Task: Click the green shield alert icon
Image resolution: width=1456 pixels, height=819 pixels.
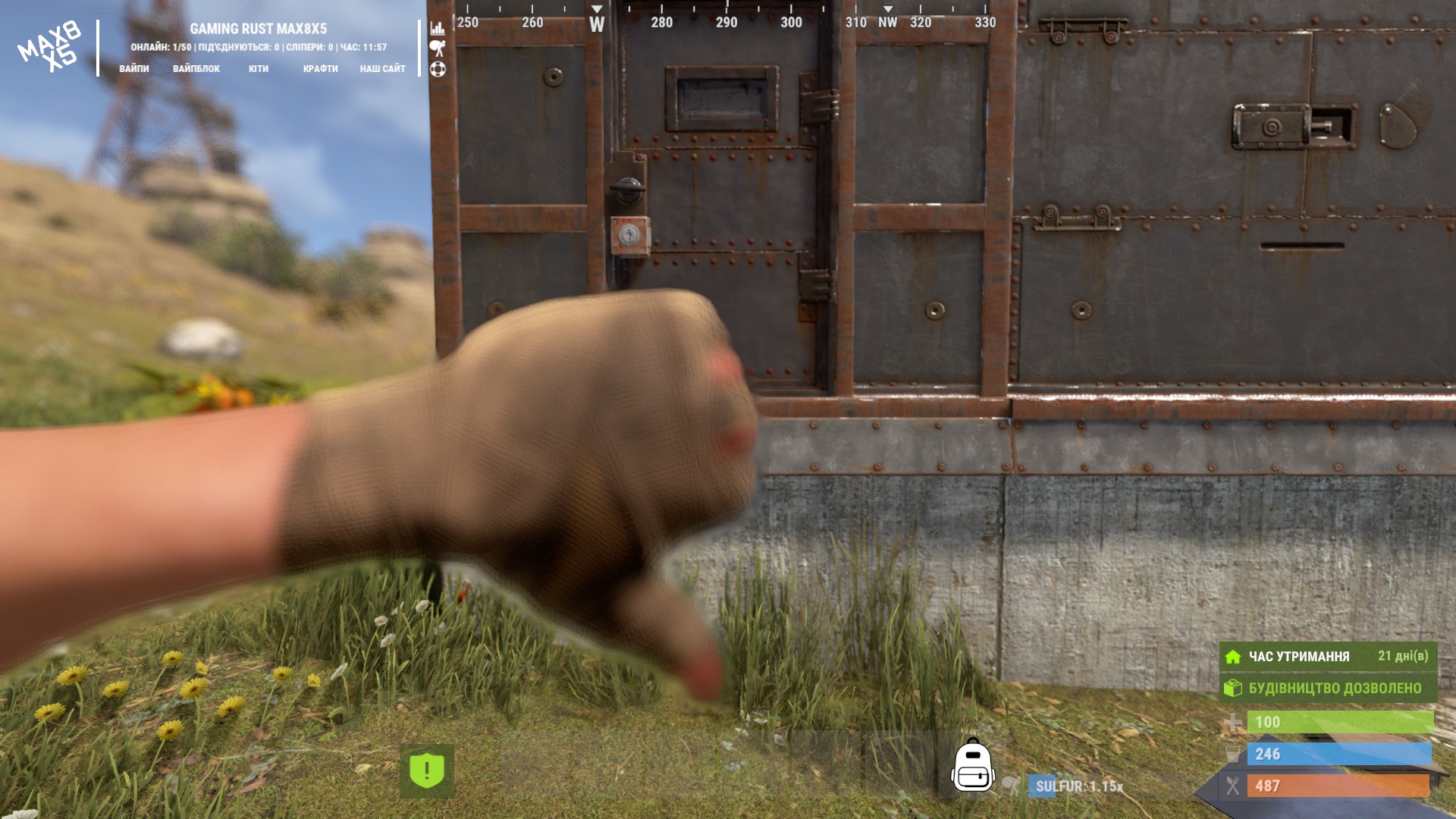Action: pos(427,770)
